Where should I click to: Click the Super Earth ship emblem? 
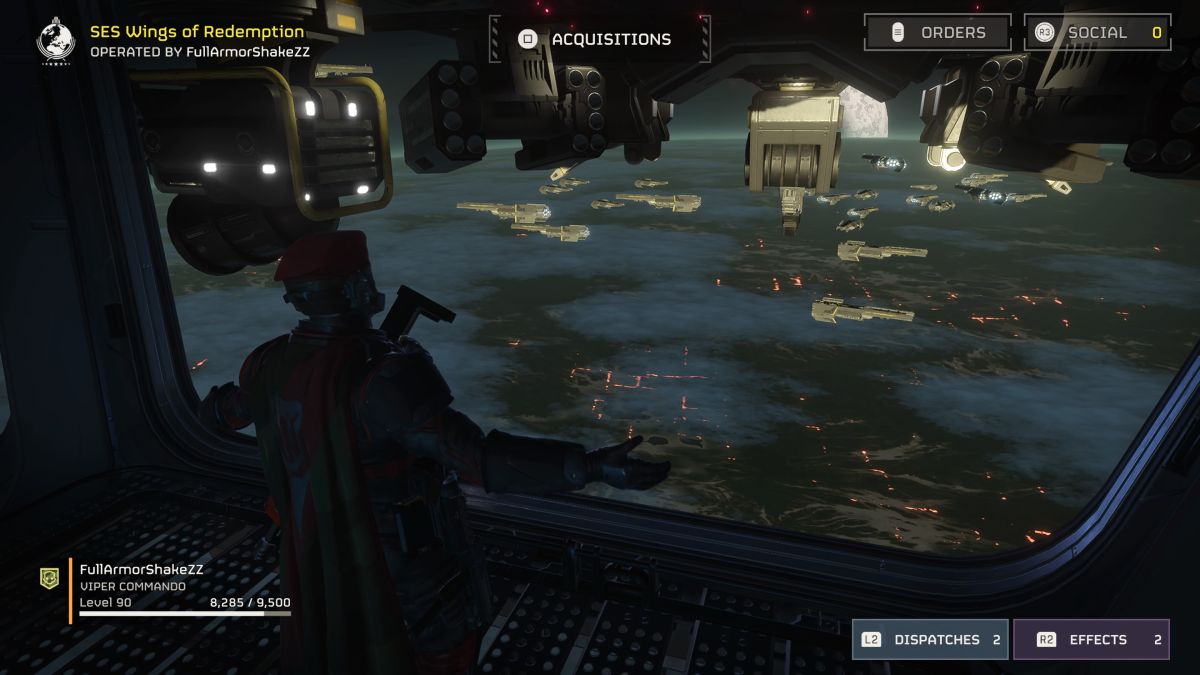pyautogui.click(x=56, y=39)
